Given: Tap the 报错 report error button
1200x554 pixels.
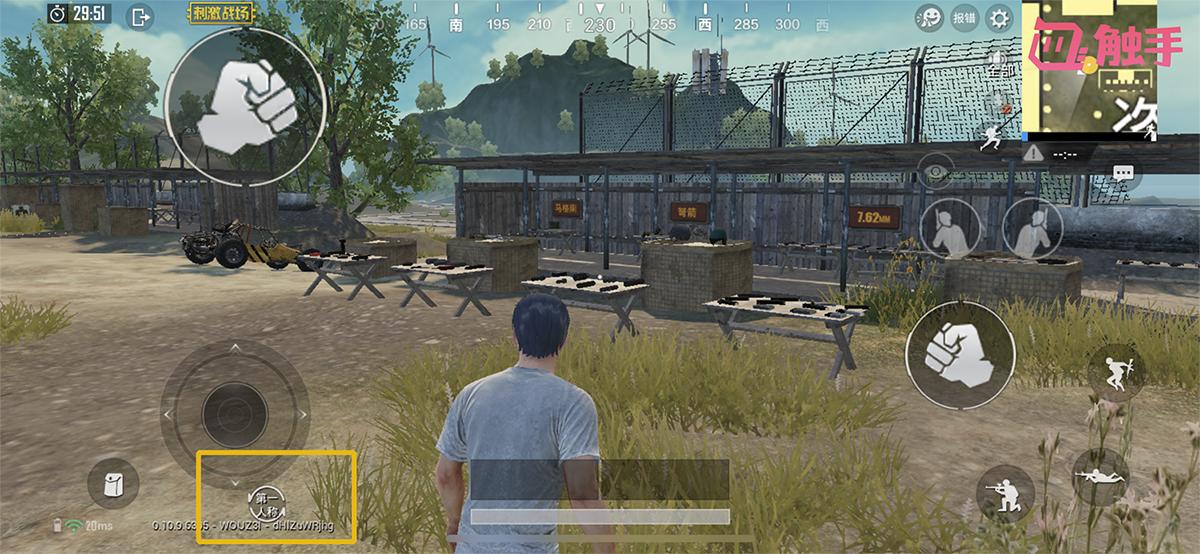Looking at the screenshot, I should [964, 17].
